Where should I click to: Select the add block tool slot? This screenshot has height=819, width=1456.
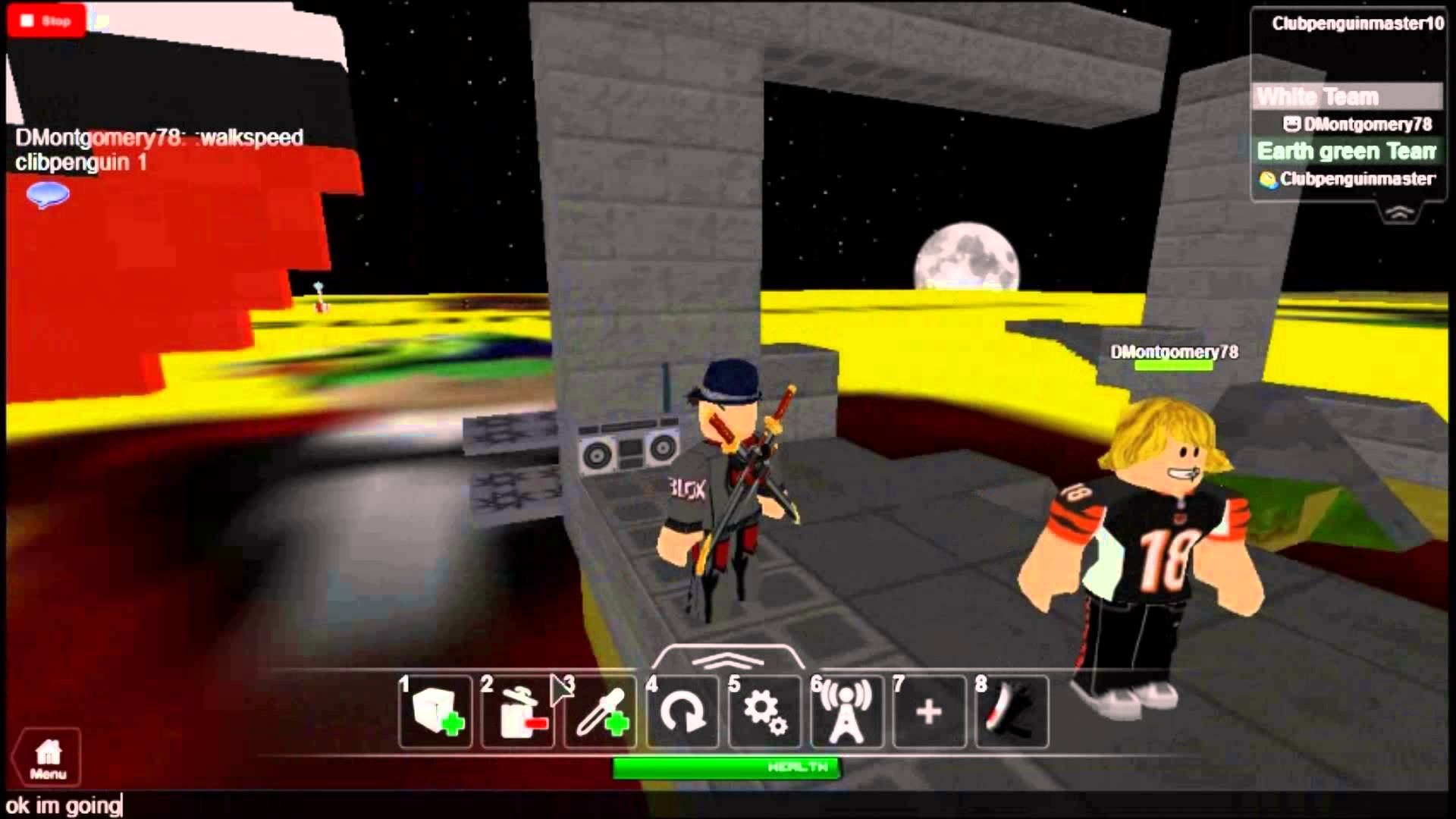coord(436,712)
